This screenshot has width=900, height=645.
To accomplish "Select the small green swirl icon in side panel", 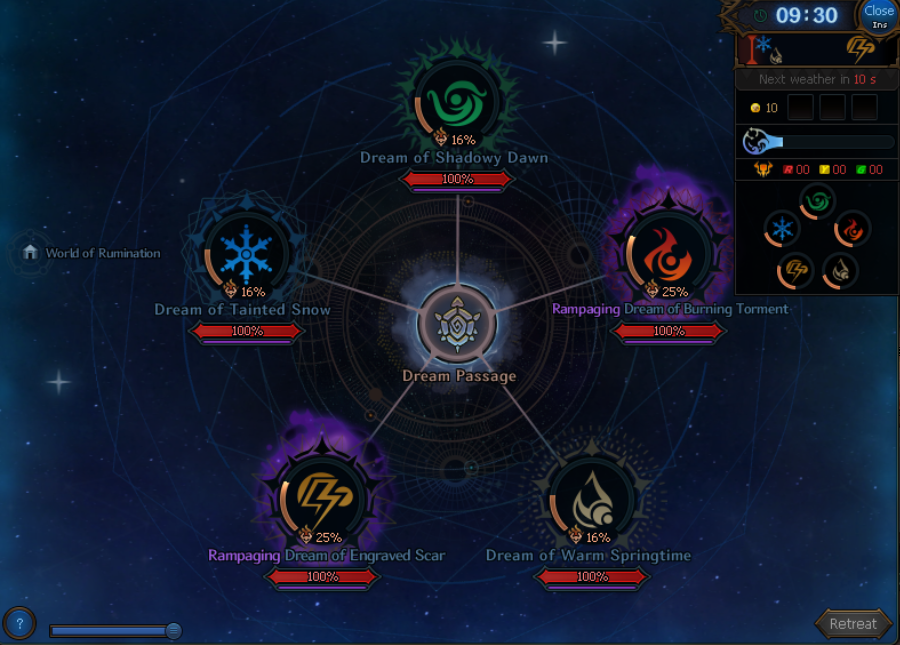I will coord(817,201).
